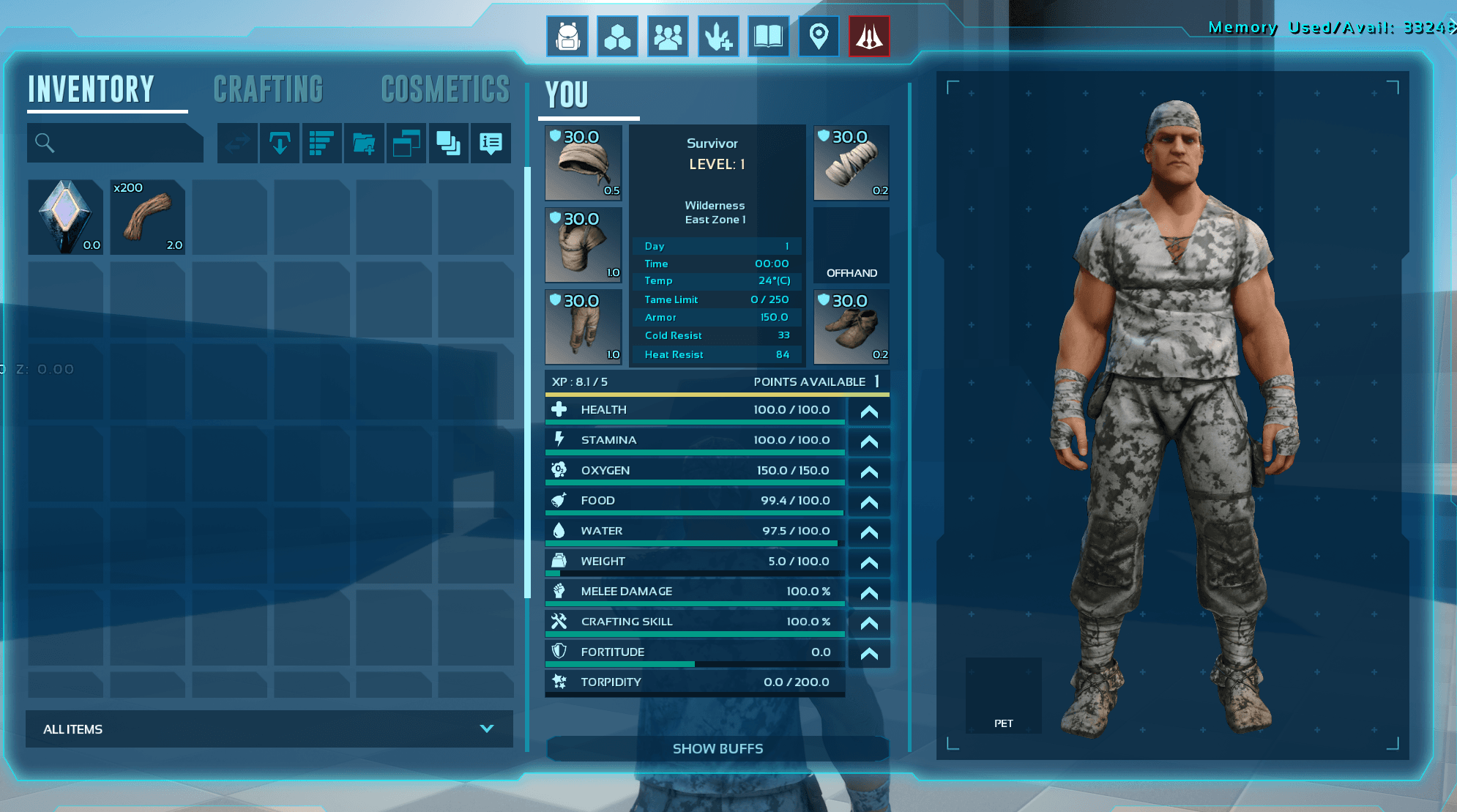
Task: Select the wood stack of 200
Action: (147, 217)
